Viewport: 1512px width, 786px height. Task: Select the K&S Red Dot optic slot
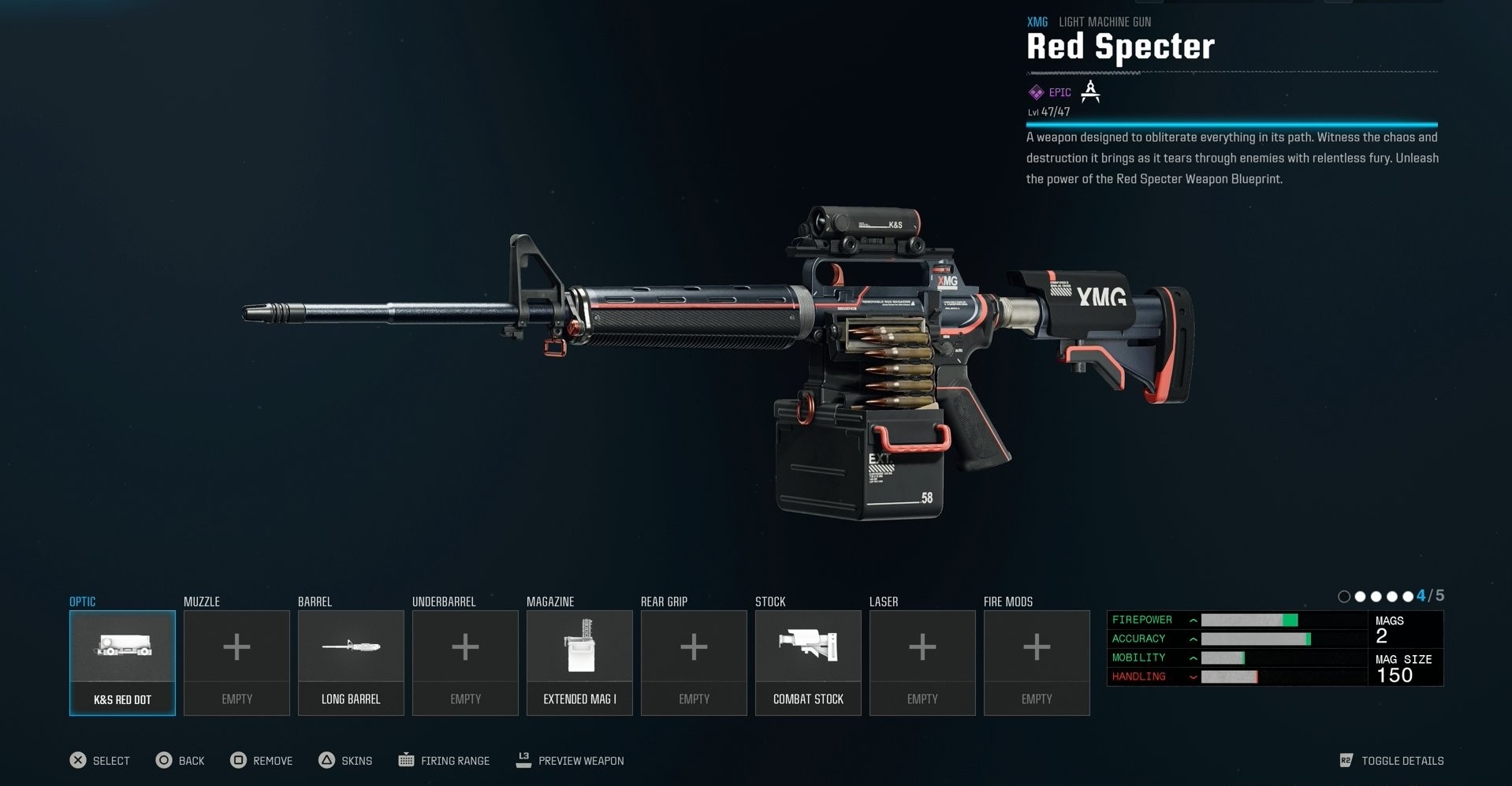click(x=121, y=662)
